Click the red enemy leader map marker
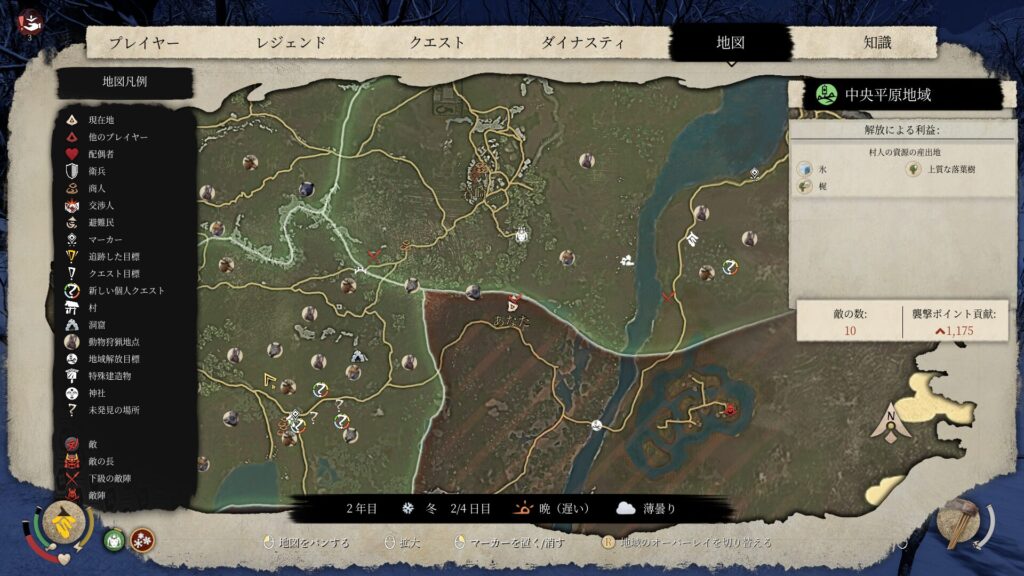 click(730, 410)
